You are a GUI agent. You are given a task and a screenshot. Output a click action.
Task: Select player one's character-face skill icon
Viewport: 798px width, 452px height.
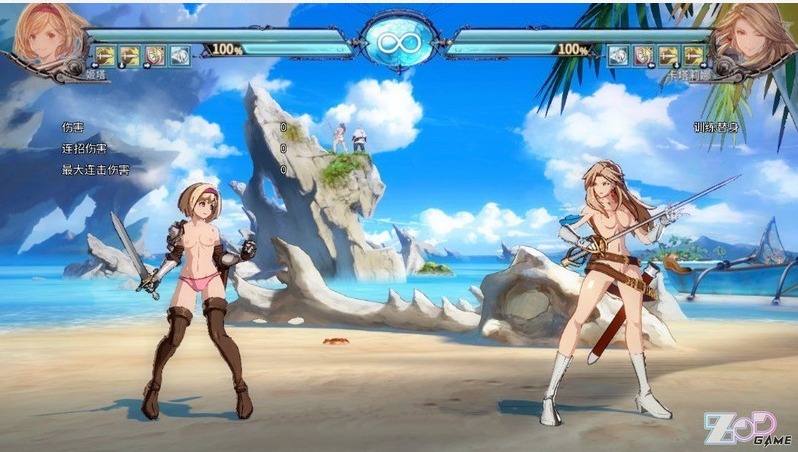(155, 56)
